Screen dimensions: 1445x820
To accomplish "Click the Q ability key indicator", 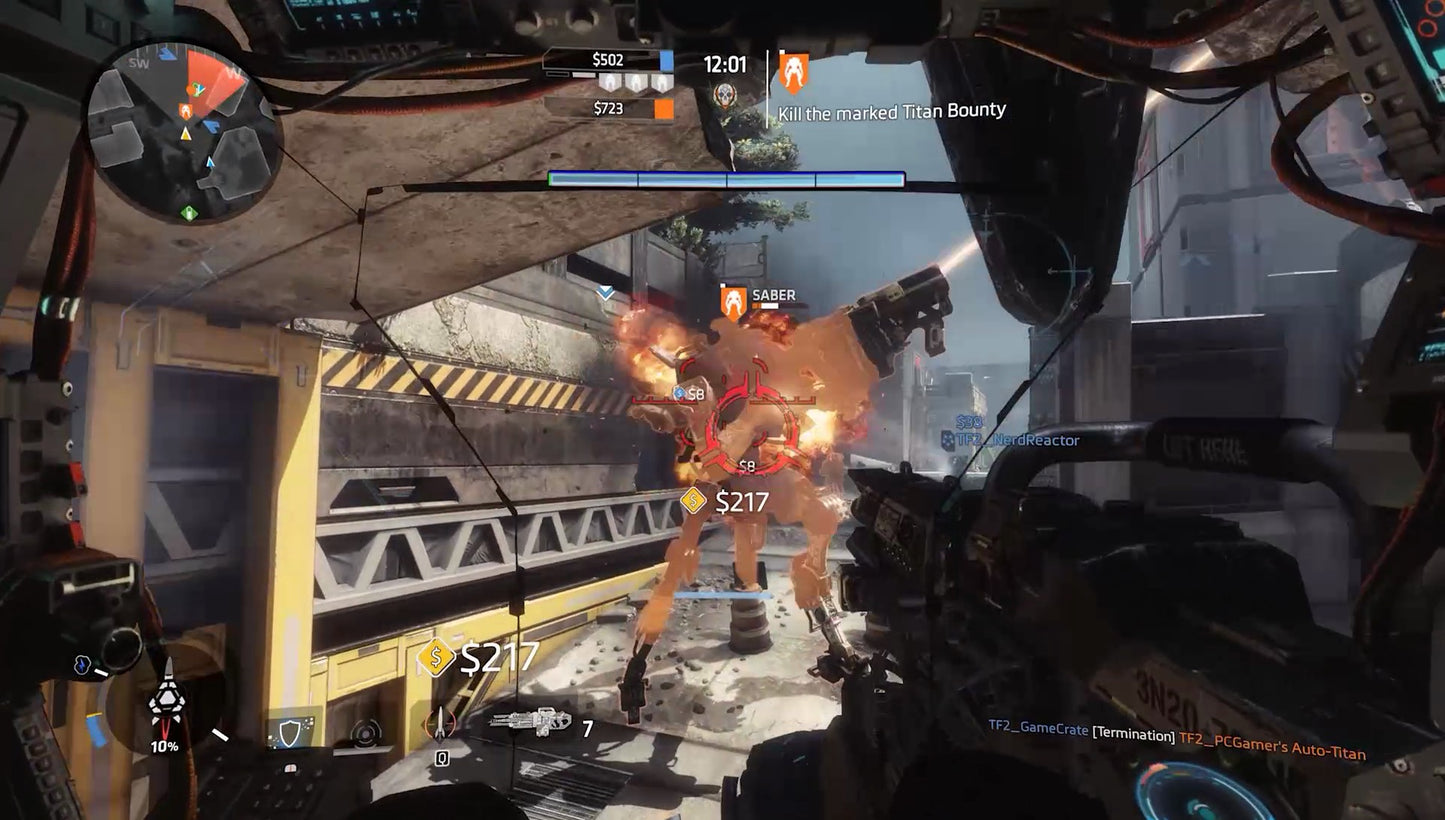I will (x=441, y=758).
